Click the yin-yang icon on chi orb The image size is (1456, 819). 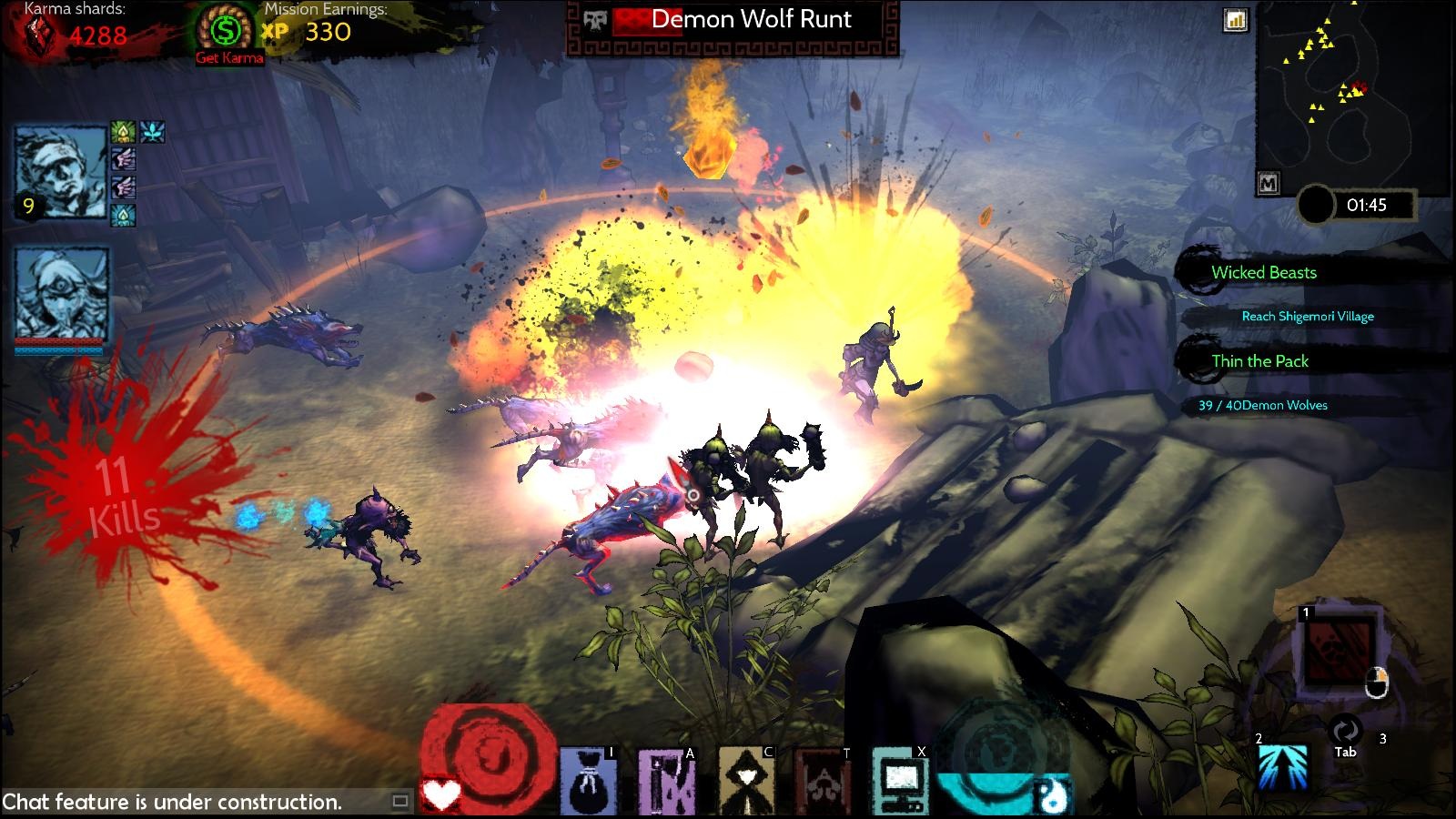click(1053, 797)
